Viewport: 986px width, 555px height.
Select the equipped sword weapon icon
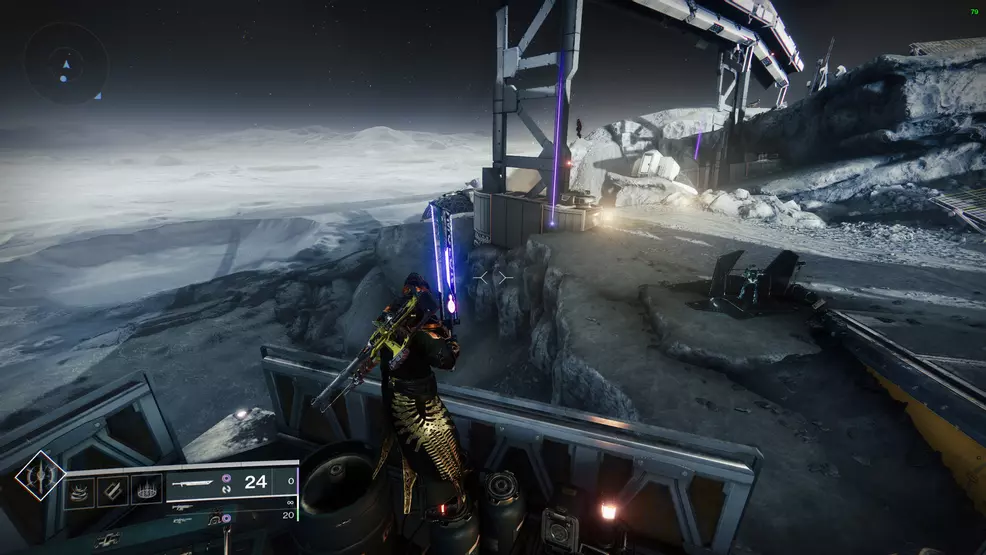192,484
